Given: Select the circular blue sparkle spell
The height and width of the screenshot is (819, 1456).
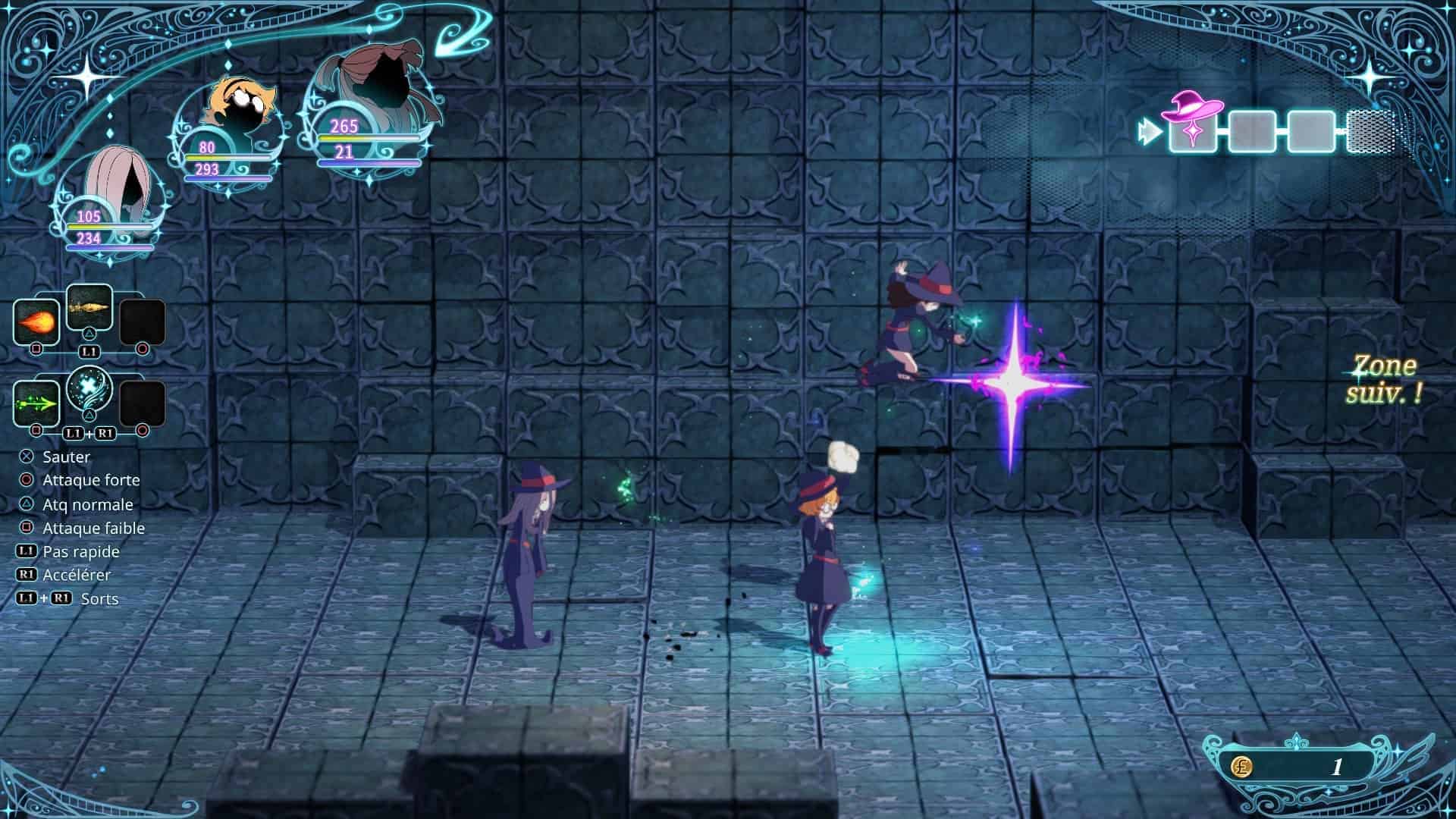Looking at the screenshot, I should [89, 389].
